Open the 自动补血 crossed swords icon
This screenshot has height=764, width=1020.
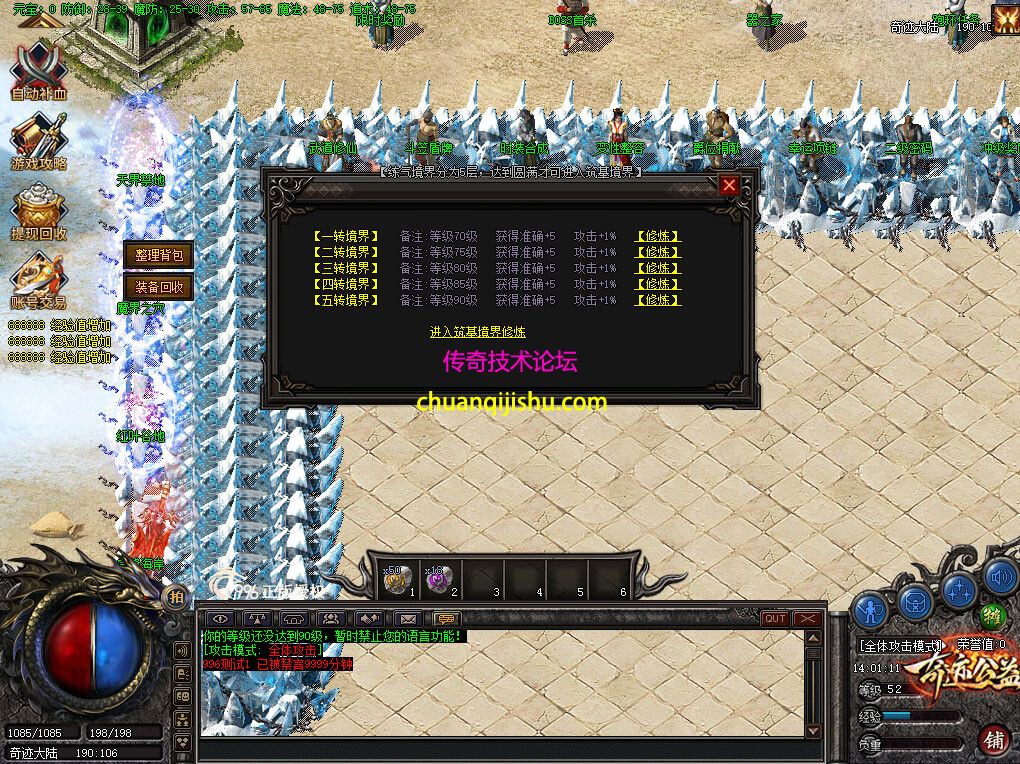[x=38, y=70]
